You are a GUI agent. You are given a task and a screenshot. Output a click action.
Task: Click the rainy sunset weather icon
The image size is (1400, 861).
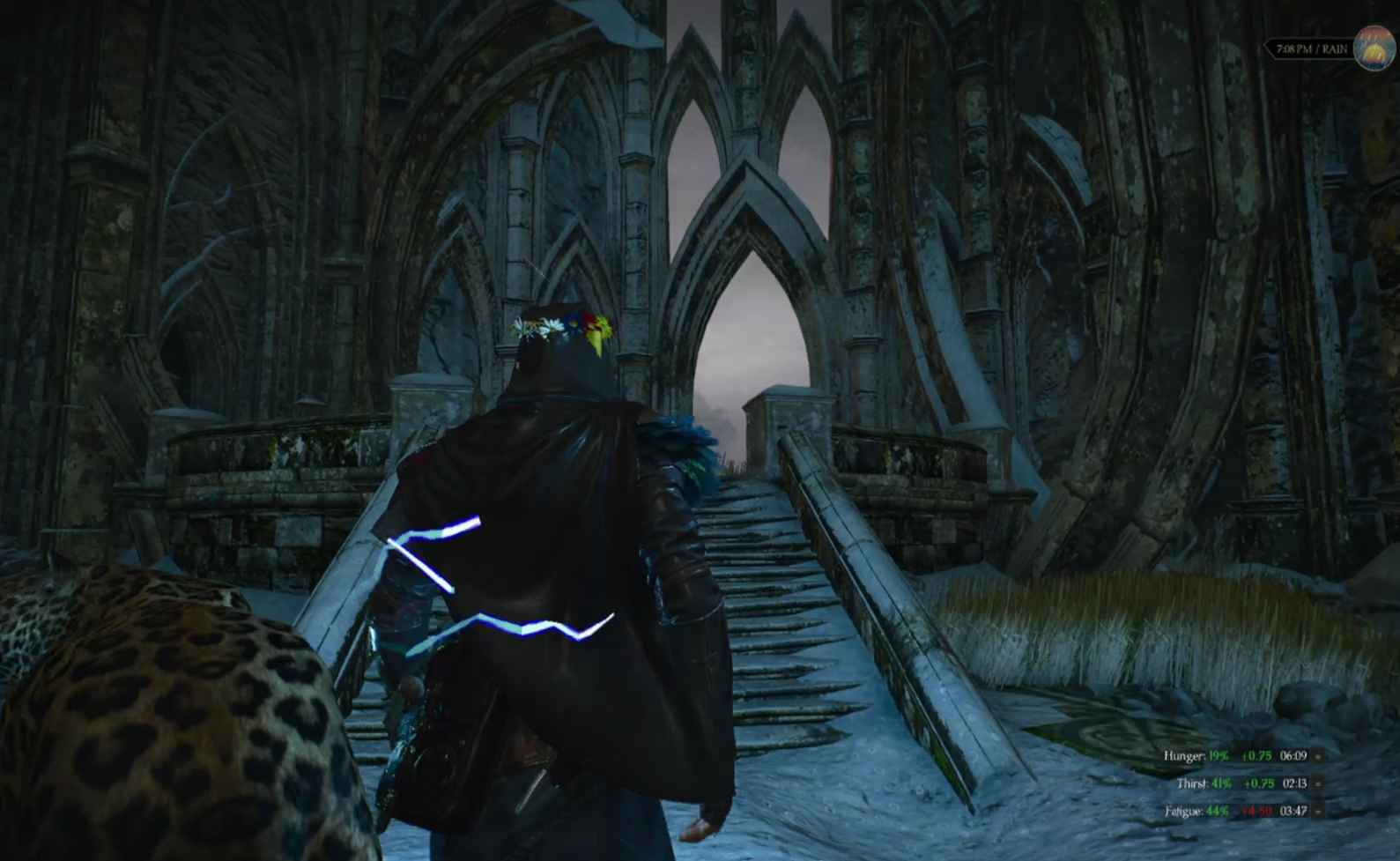click(1374, 48)
